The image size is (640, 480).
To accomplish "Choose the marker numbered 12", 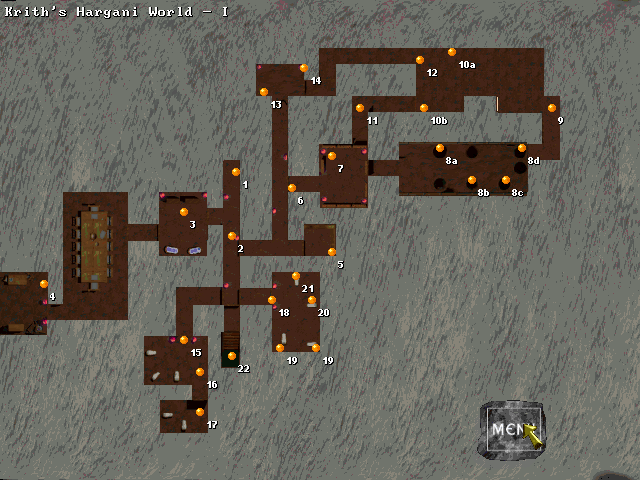I will [420, 60].
